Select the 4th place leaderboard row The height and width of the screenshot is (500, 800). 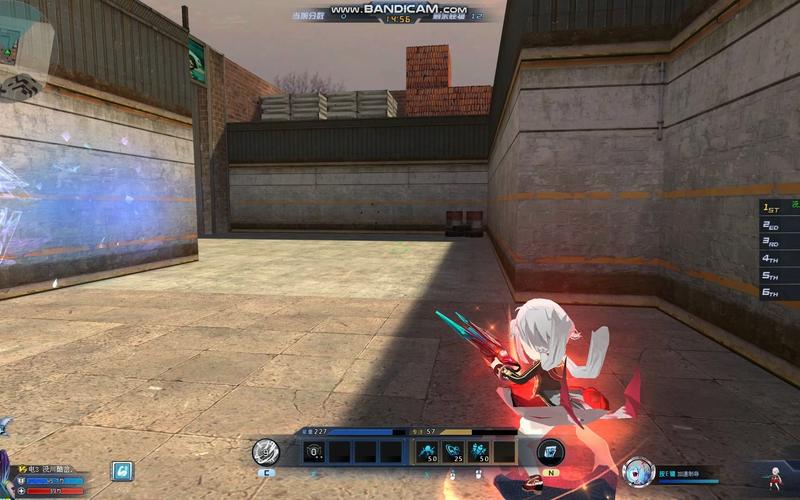pyautogui.click(x=779, y=259)
